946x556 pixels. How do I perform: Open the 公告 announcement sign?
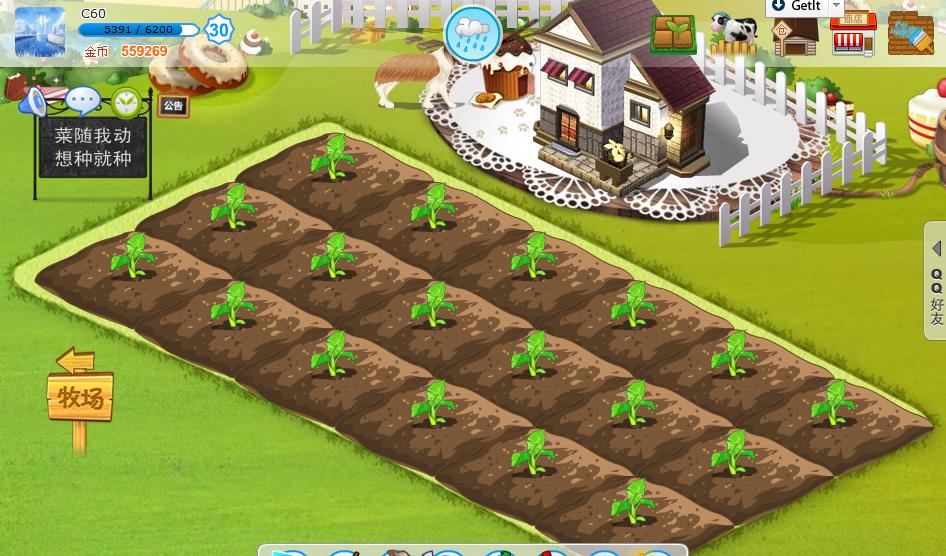(x=173, y=106)
